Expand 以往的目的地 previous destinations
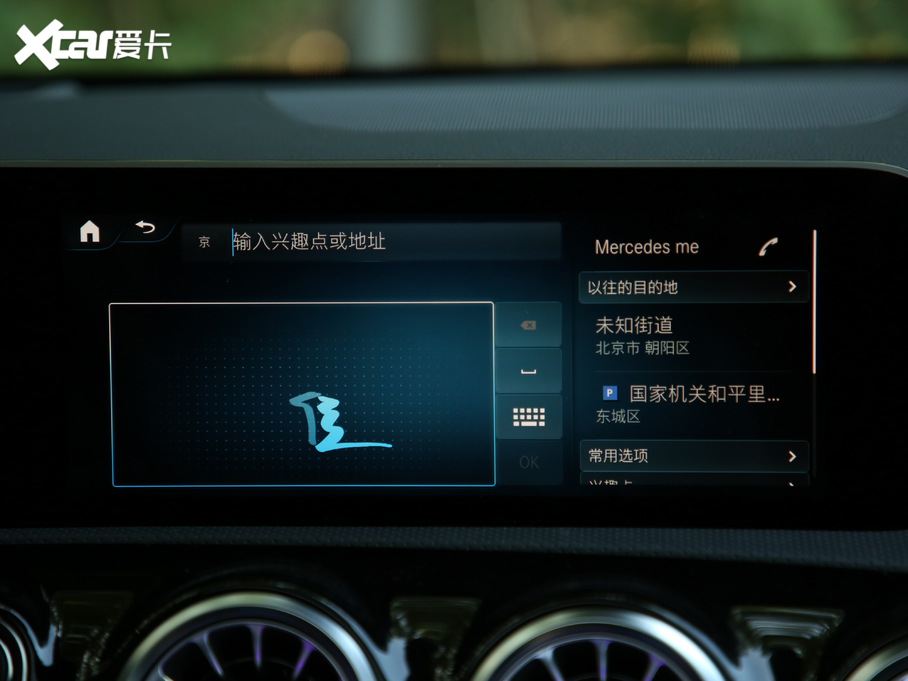 tap(693, 287)
